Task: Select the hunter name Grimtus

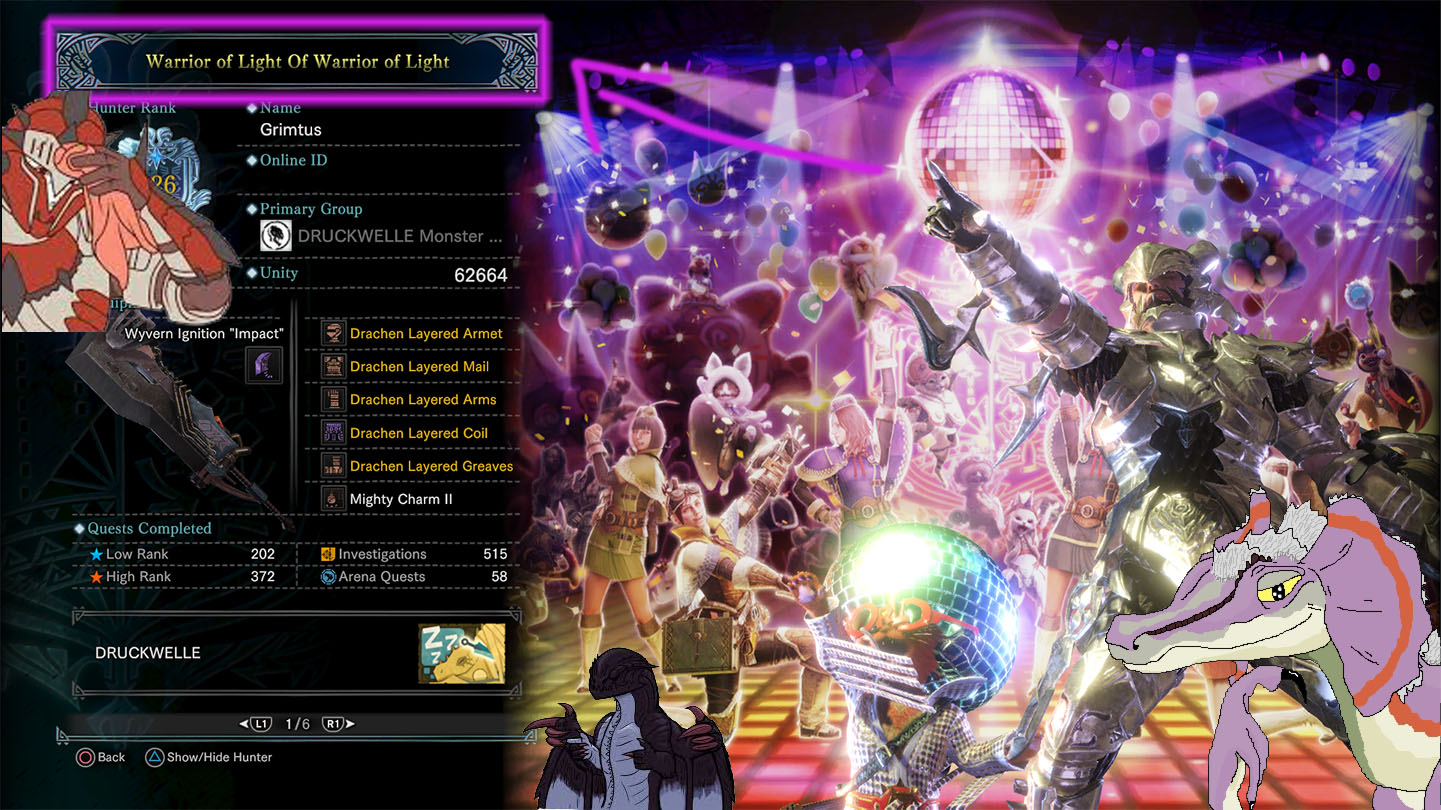Action: tap(291, 130)
